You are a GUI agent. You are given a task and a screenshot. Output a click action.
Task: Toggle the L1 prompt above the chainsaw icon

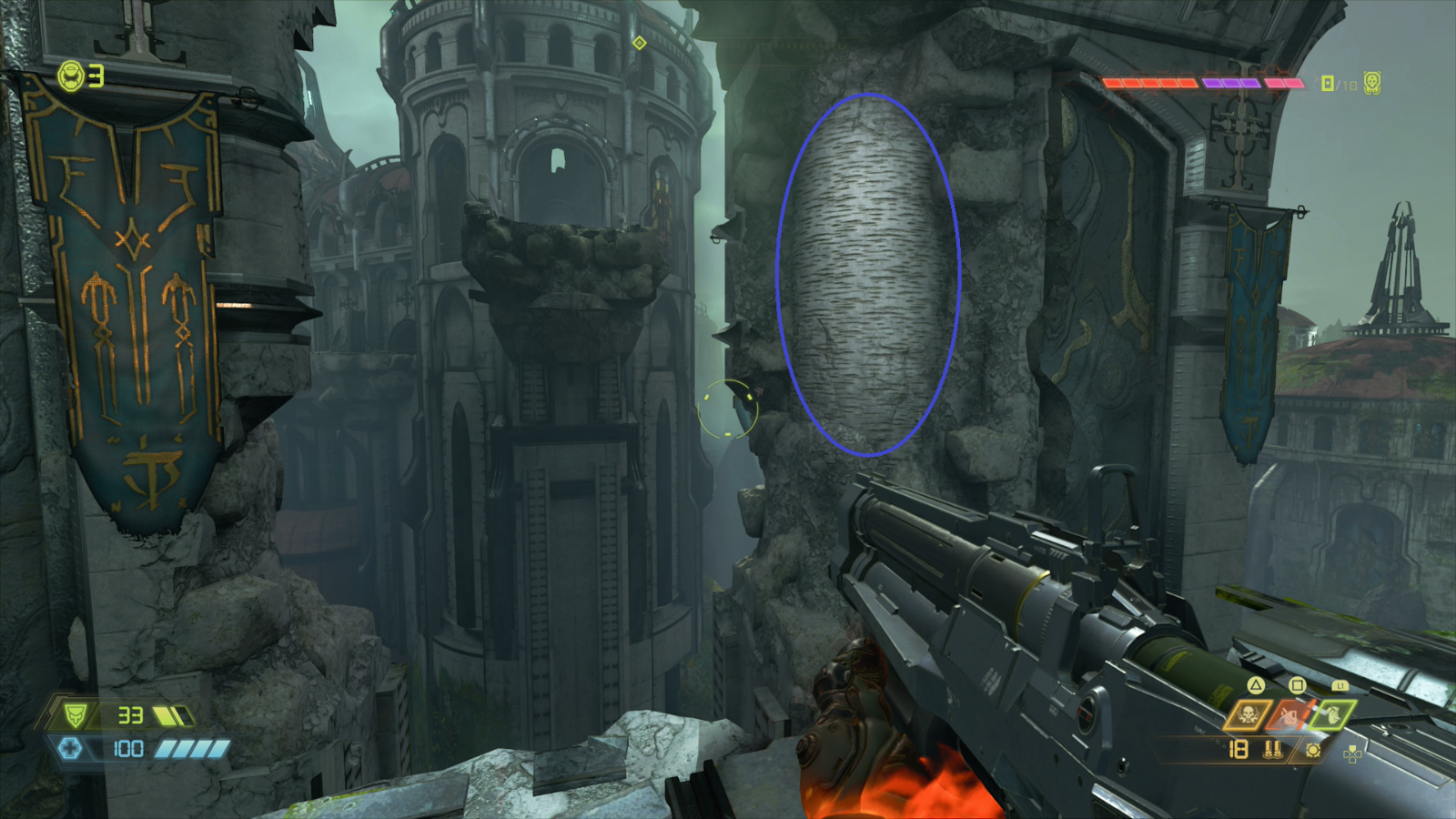(x=1340, y=685)
